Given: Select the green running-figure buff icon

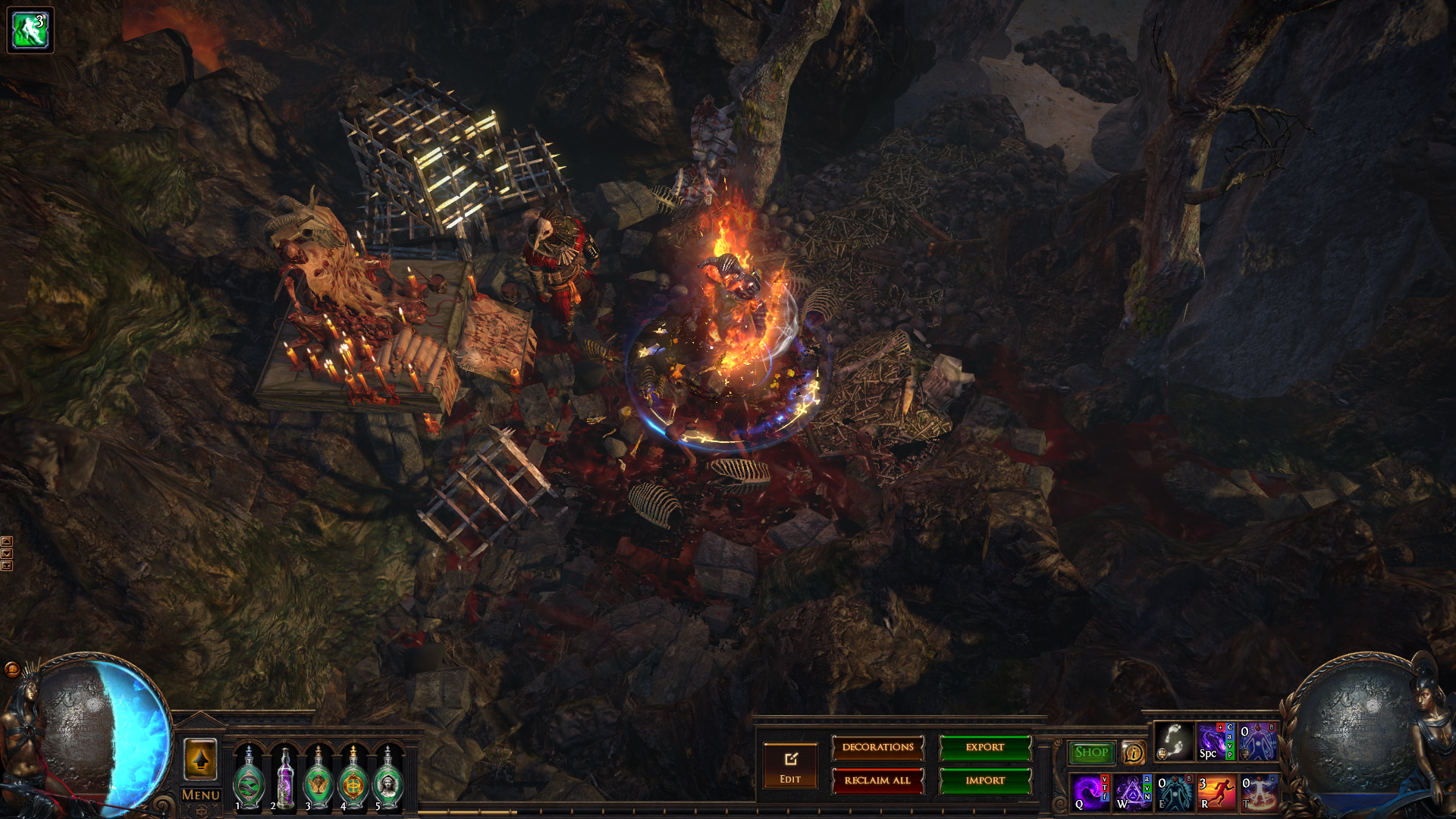Looking at the screenshot, I should click(30, 30).
